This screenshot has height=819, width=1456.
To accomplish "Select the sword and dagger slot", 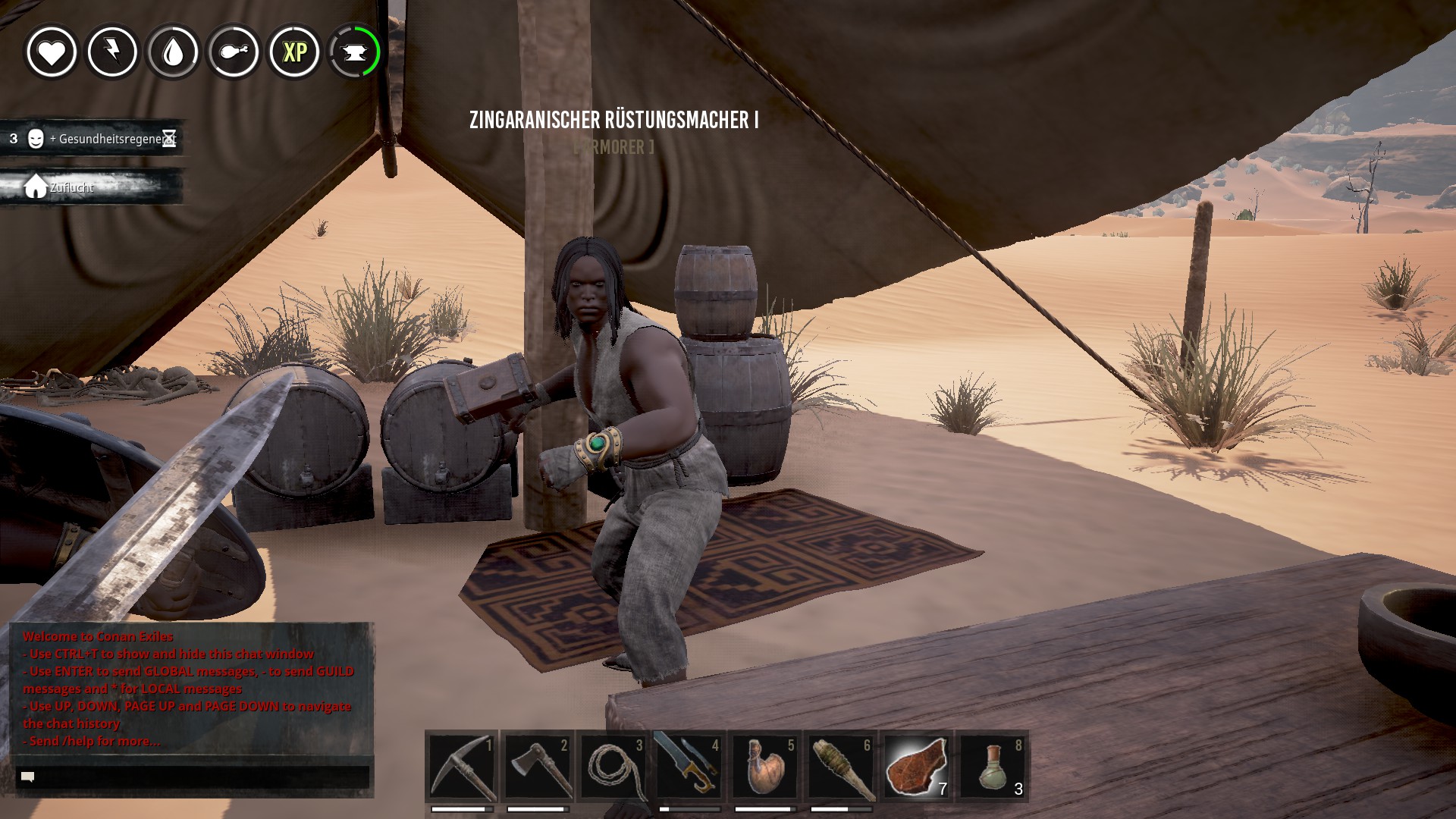I will tap(689, 767).
